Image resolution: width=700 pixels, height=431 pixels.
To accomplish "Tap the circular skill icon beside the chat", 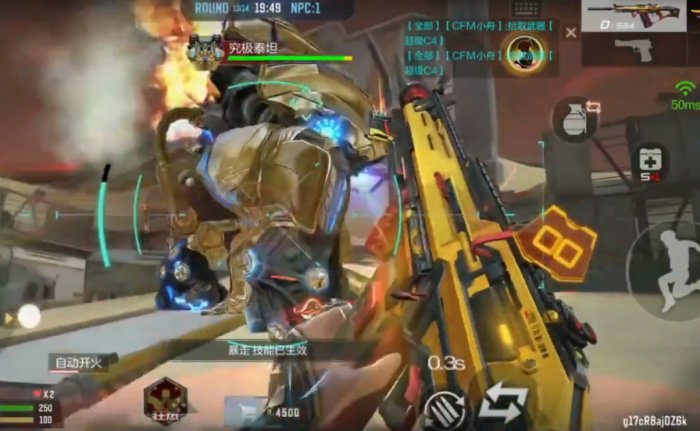I will pos(524,51).
